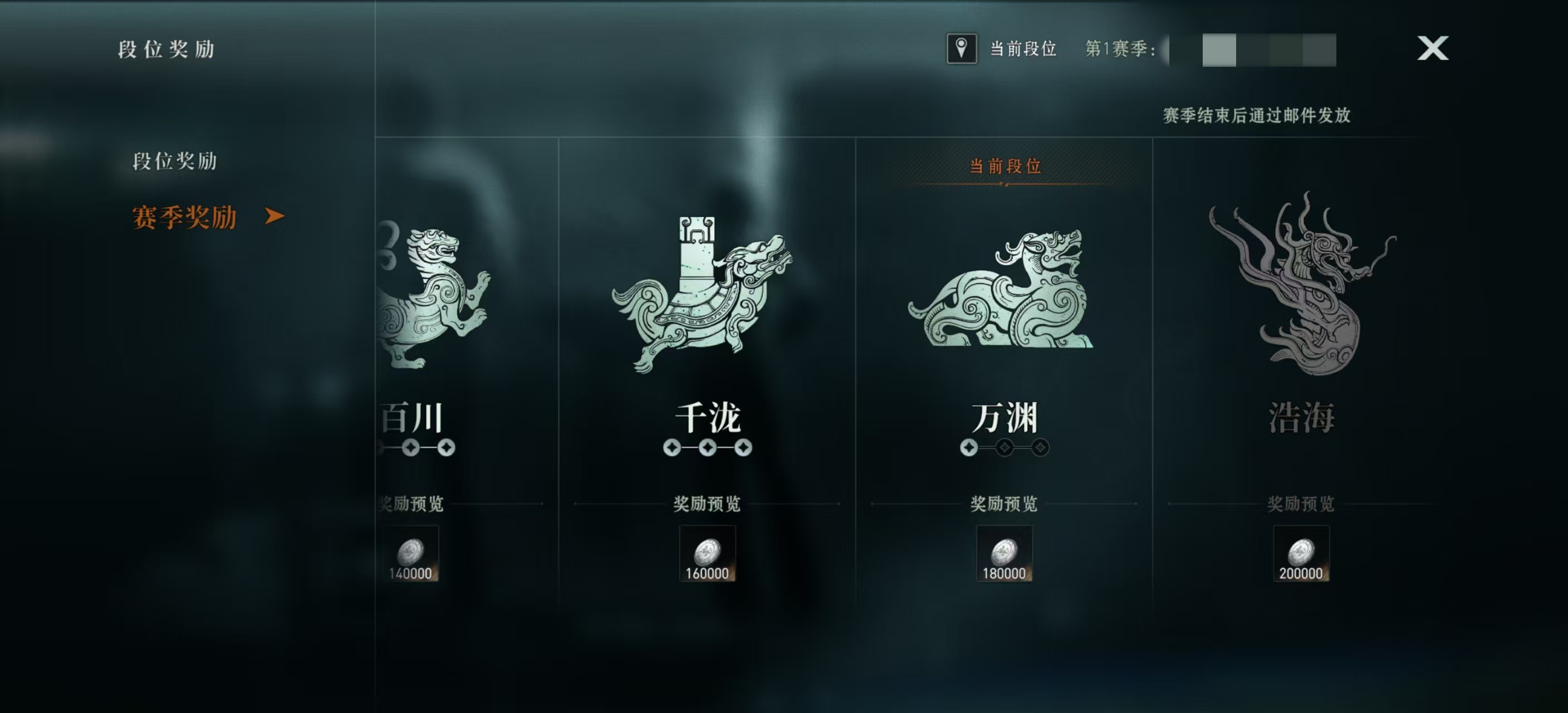Switch to the 段位奖励 tab

tap(175, 162)
